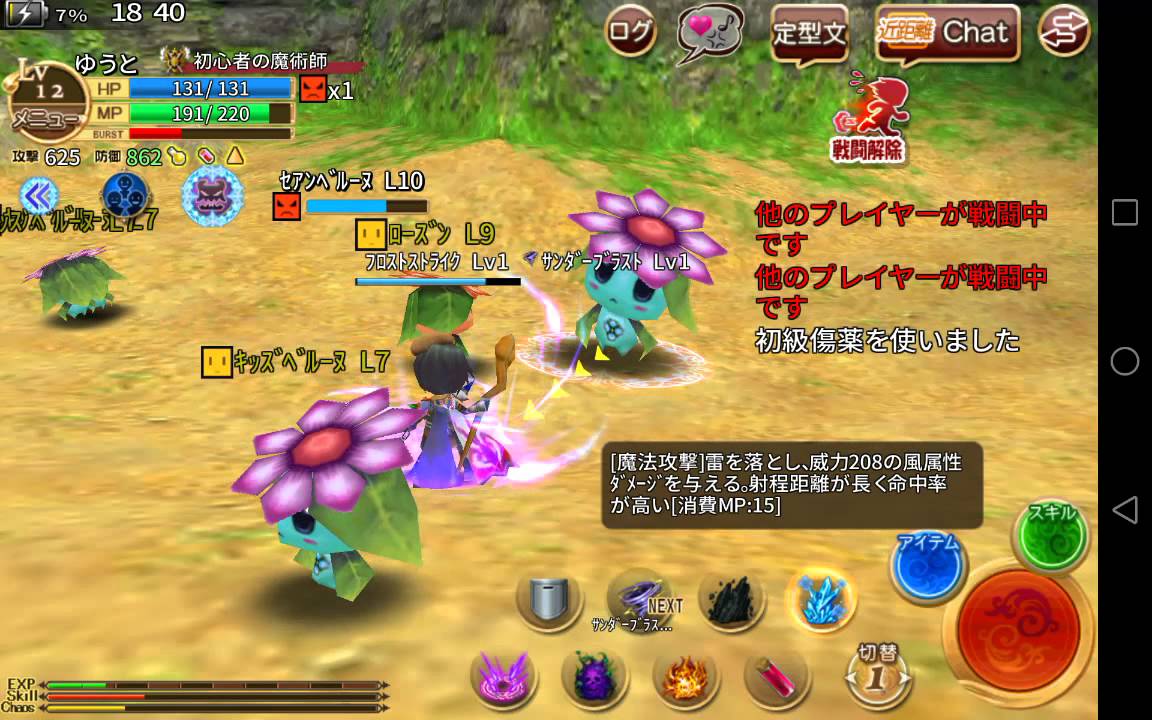This screenshot has width=1152, height=720.
Task: Cast the Thunder Blast tornado skill
Action: 640,599
